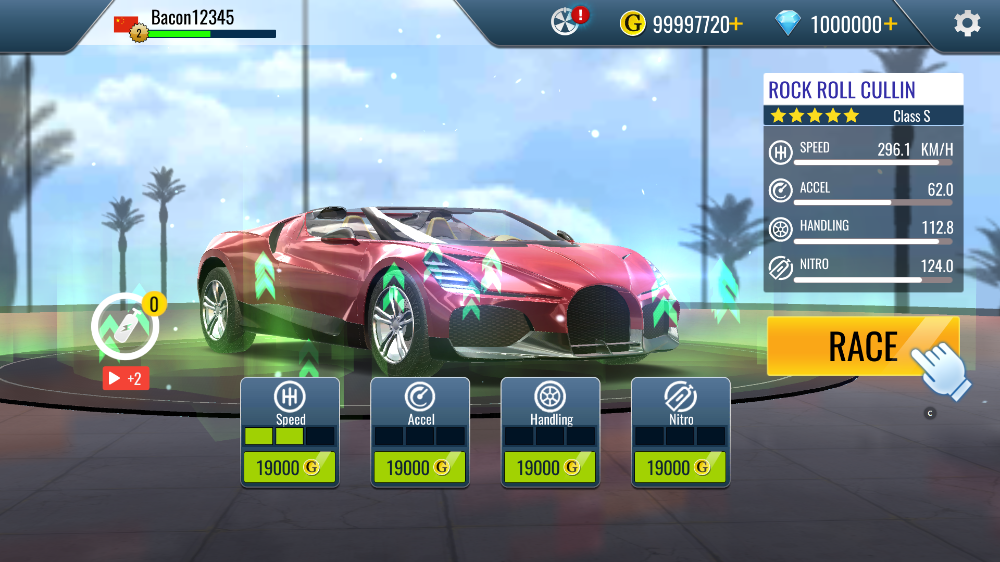
Task: Open the wheel icon with red alert
Action: pyautogui.click(x=568, y=21)
